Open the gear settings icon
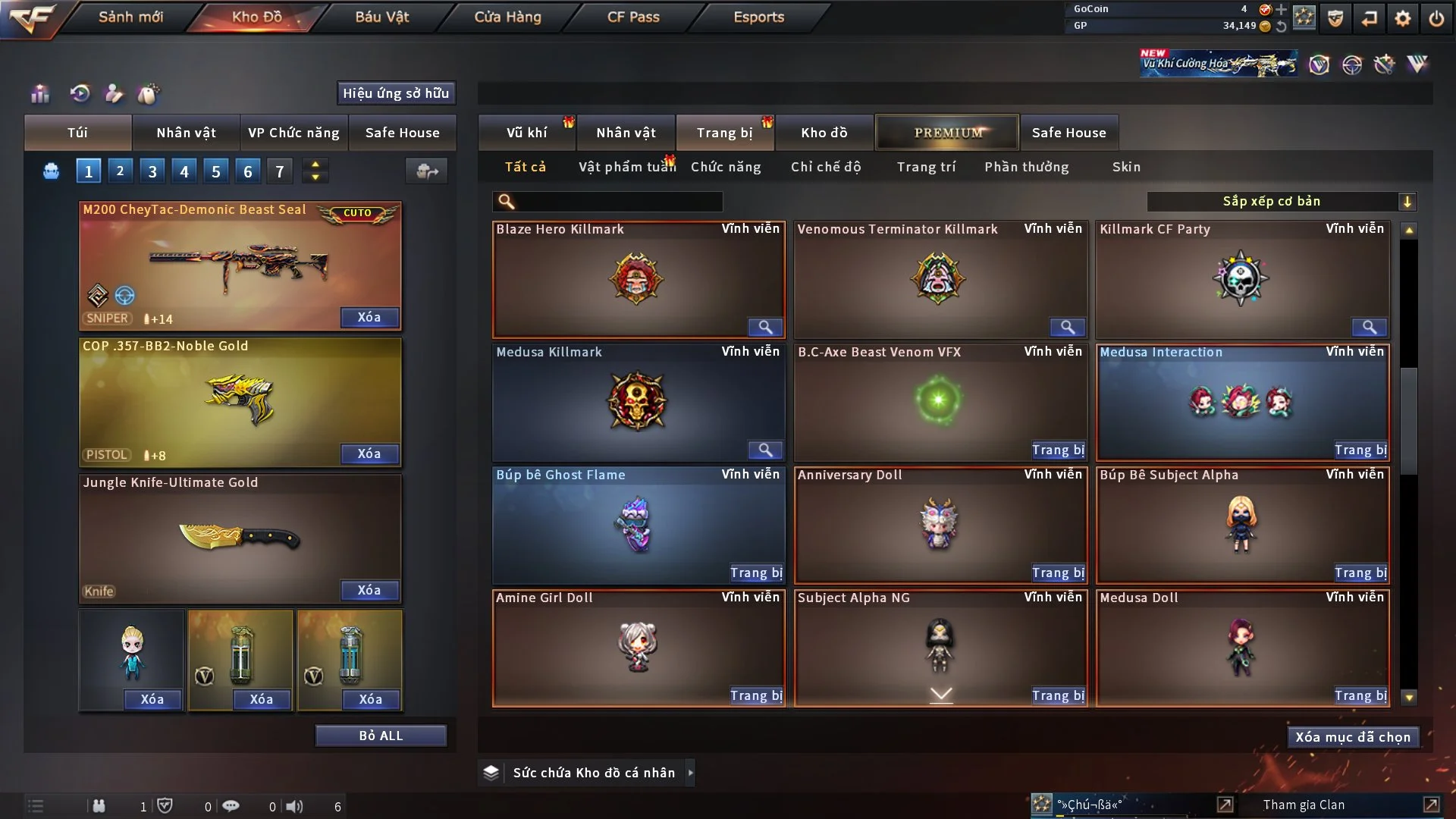The image size is (1456, 819). 1402,18
